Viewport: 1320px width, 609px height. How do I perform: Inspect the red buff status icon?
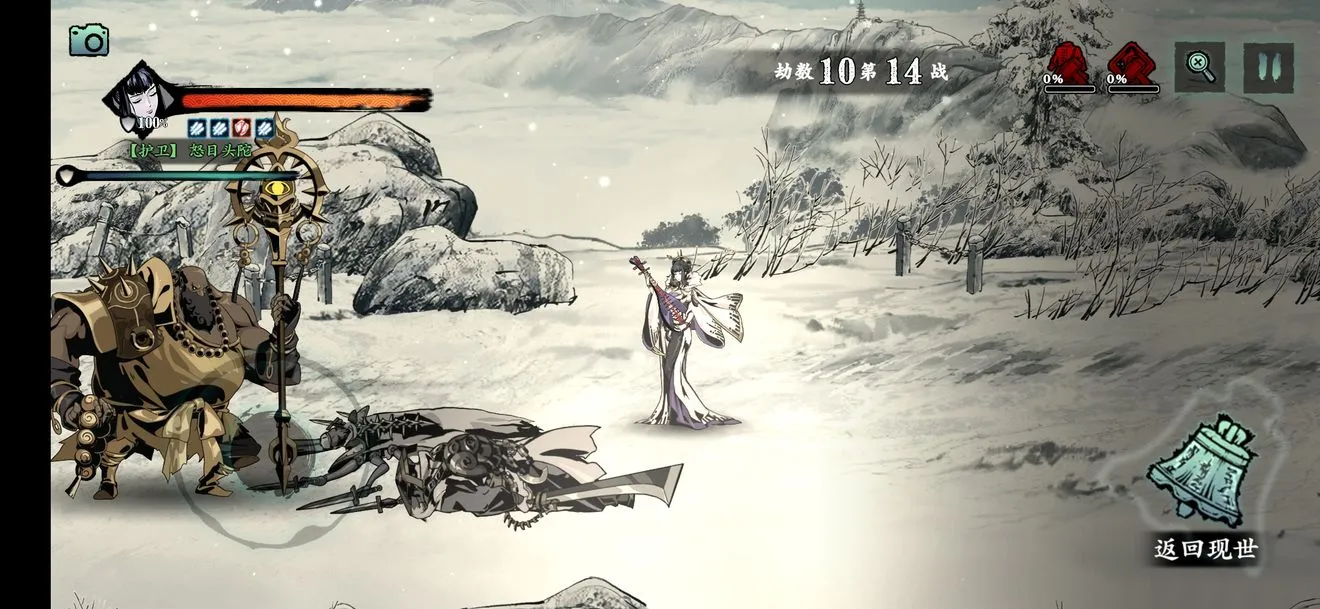pyautogui.click(x=241, y=128)
